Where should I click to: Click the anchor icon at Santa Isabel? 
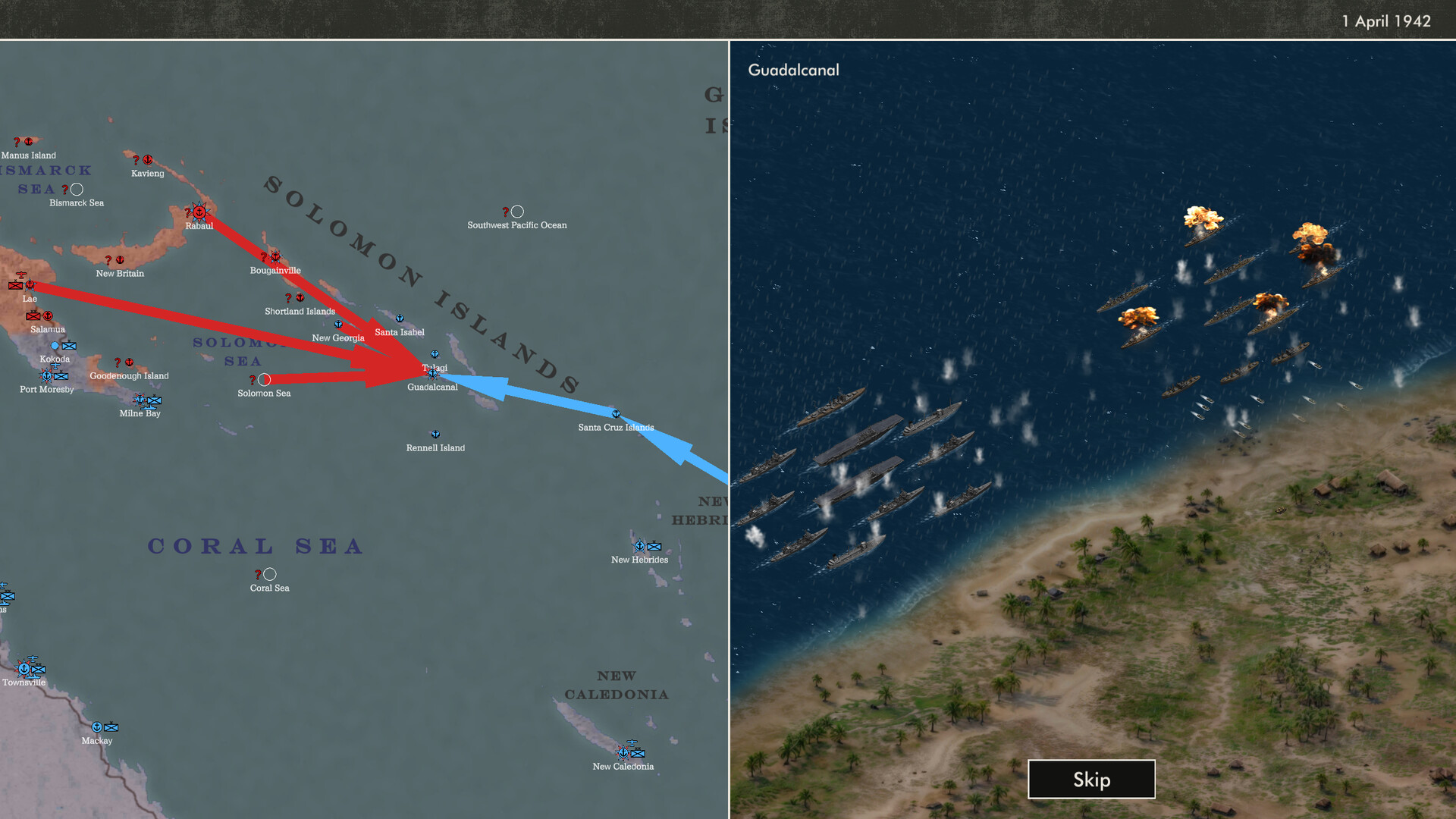click(x=399, y=318)
